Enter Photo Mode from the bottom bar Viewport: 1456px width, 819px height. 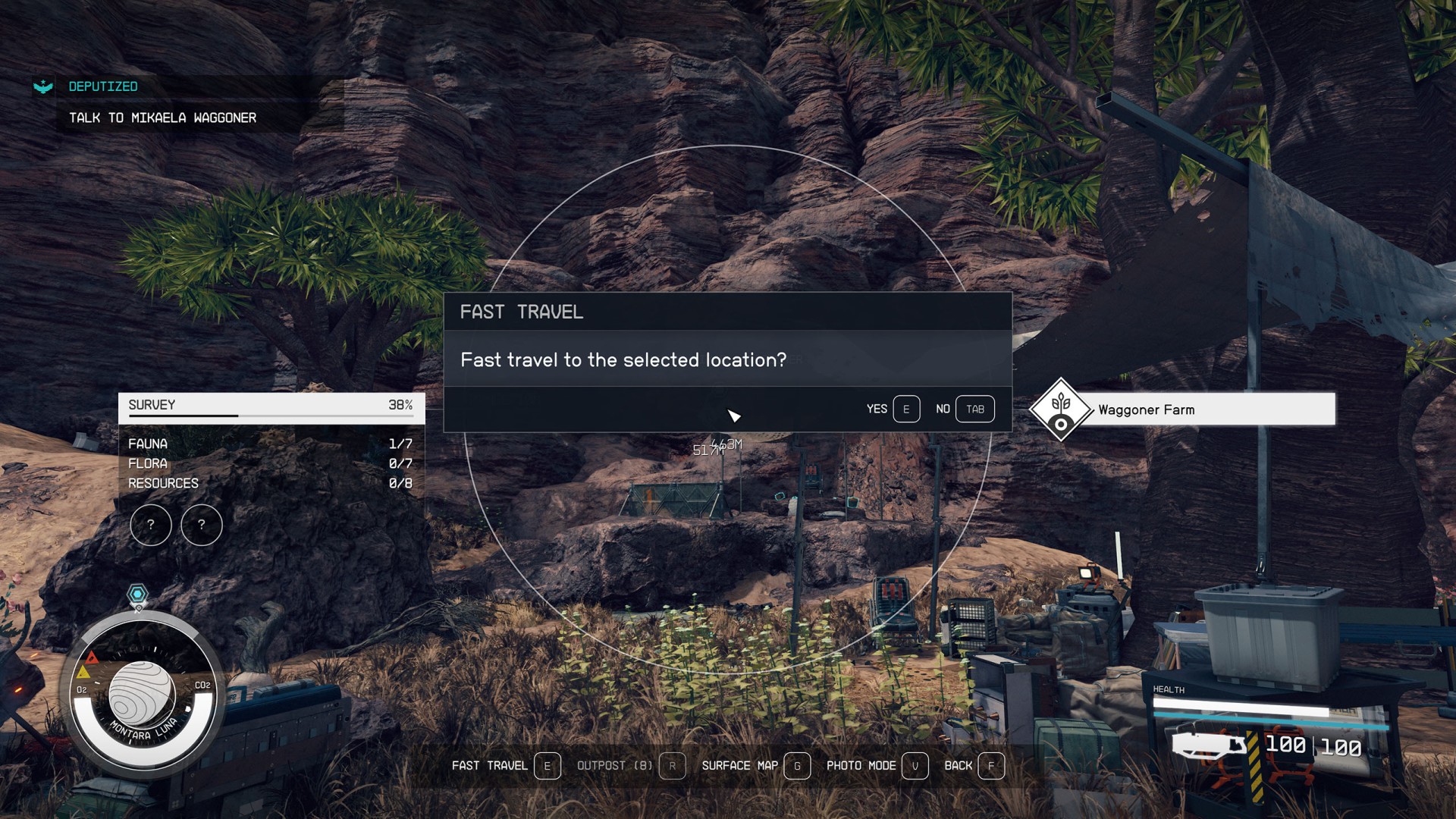click(x=877, y=766)
